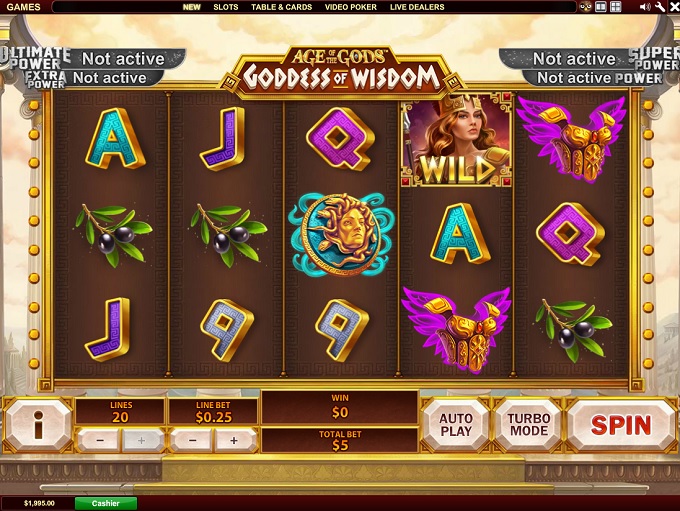Image resolution: width=680 pixels, height=511 pixels.
Task: Open the Games menu
Action: (x=21, y=7)
